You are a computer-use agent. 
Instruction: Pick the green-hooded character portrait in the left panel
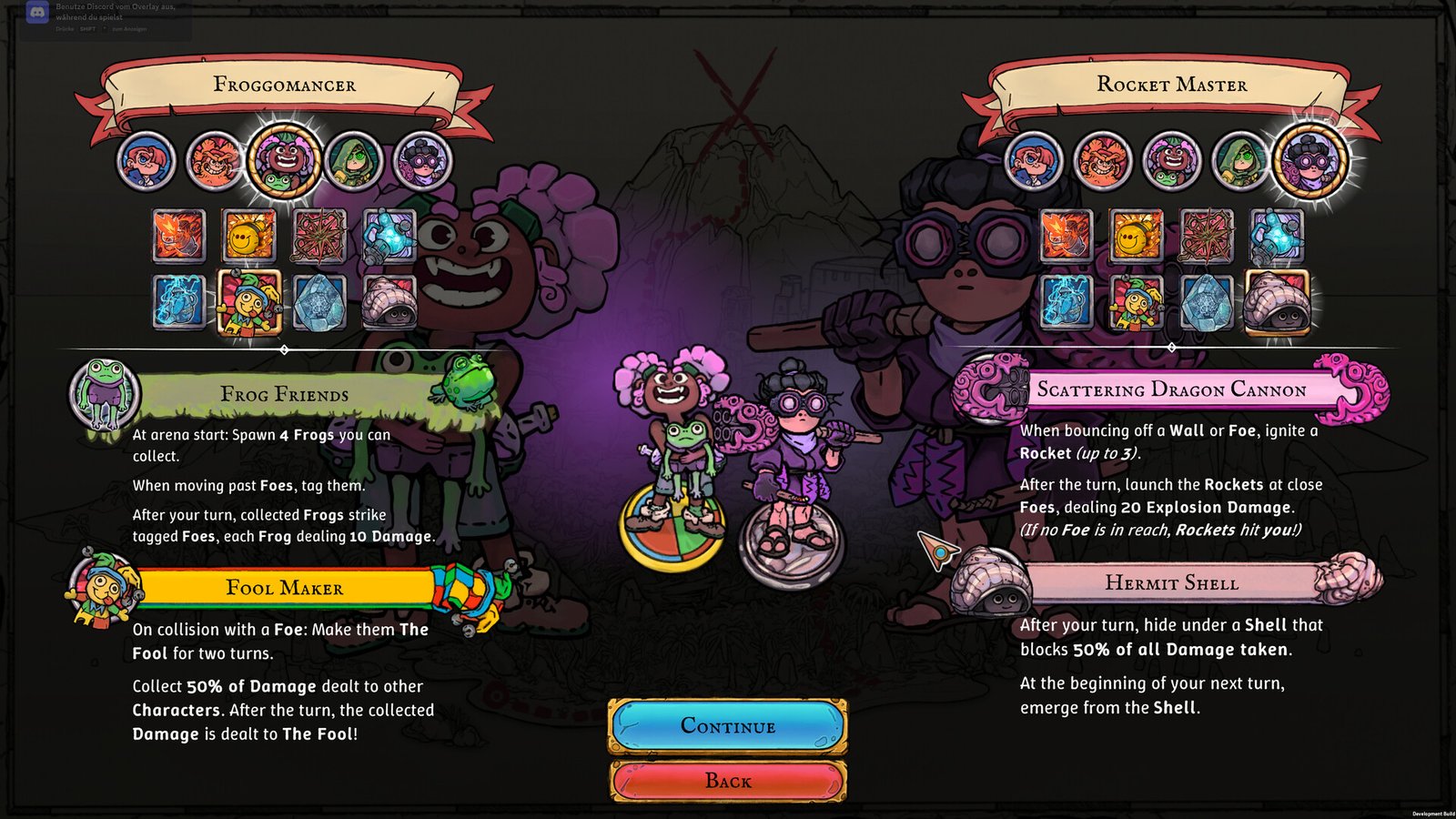coord(353,161)
